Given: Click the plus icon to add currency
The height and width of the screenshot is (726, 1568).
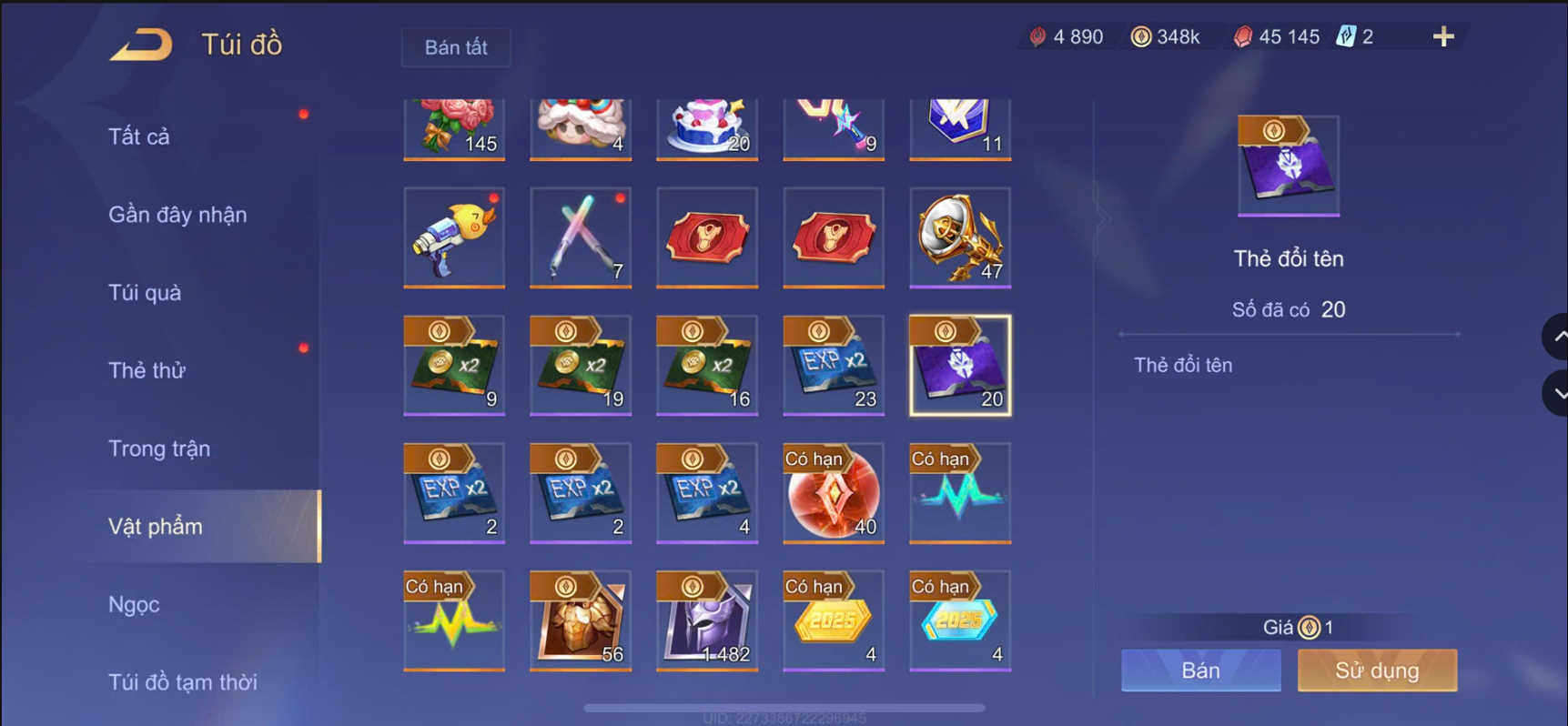Looking at the screenshot, I should [x=1443, y=36].
